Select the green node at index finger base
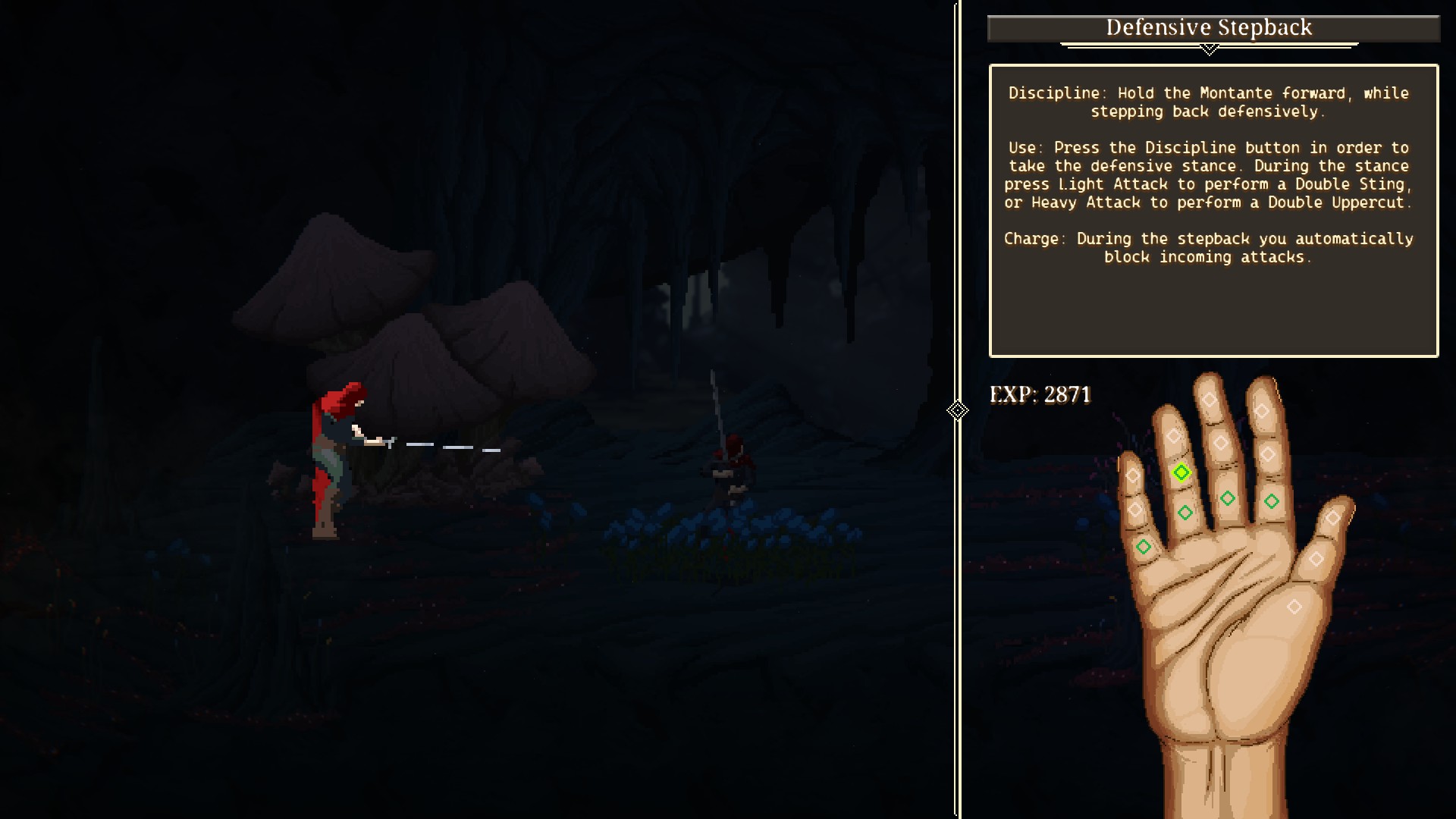Screen dimensions: 1456x819 [x=1272, y=501]
